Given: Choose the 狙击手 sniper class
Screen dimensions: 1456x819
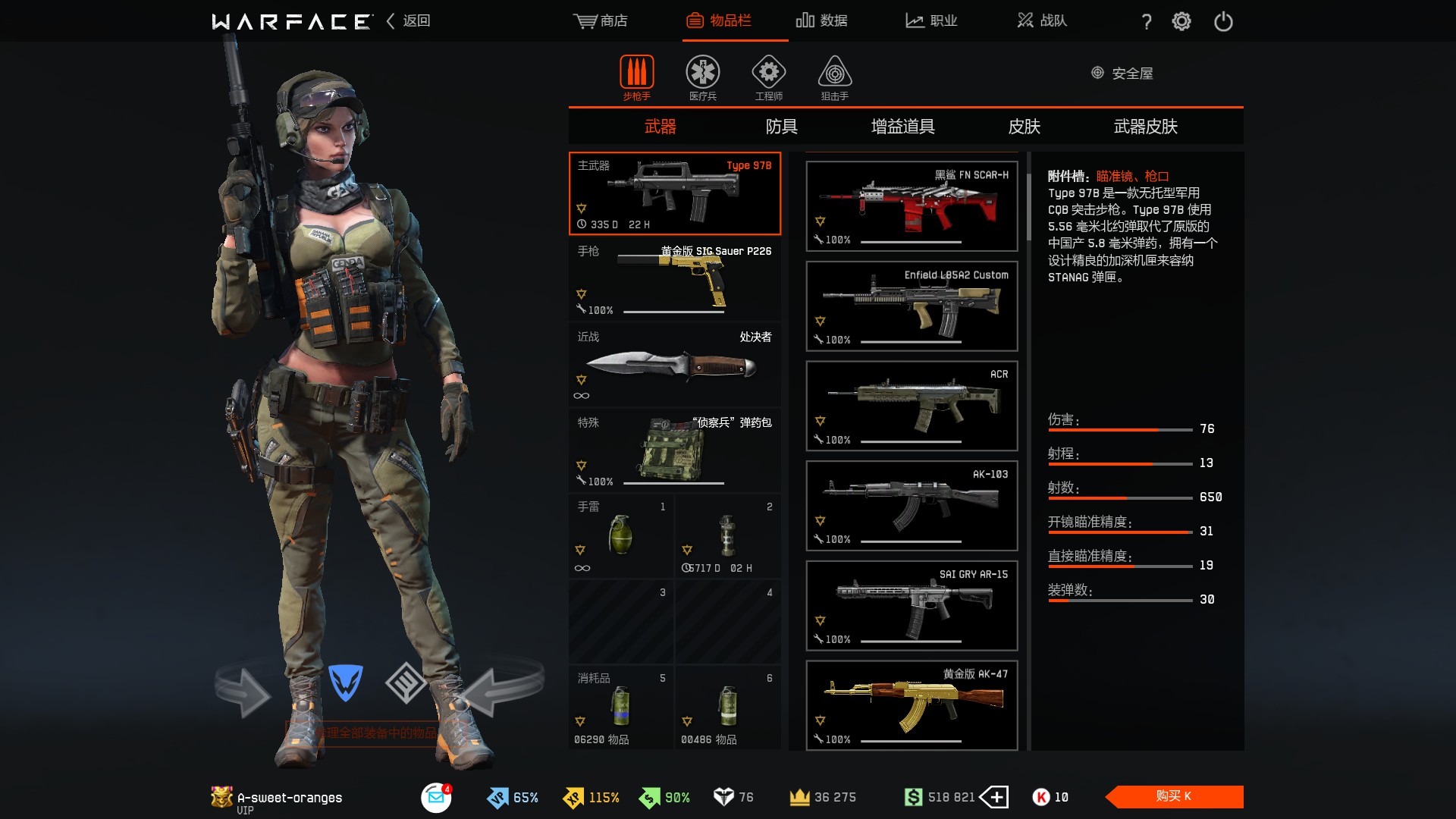Looking at the screenshot, I should pos(834,77).
